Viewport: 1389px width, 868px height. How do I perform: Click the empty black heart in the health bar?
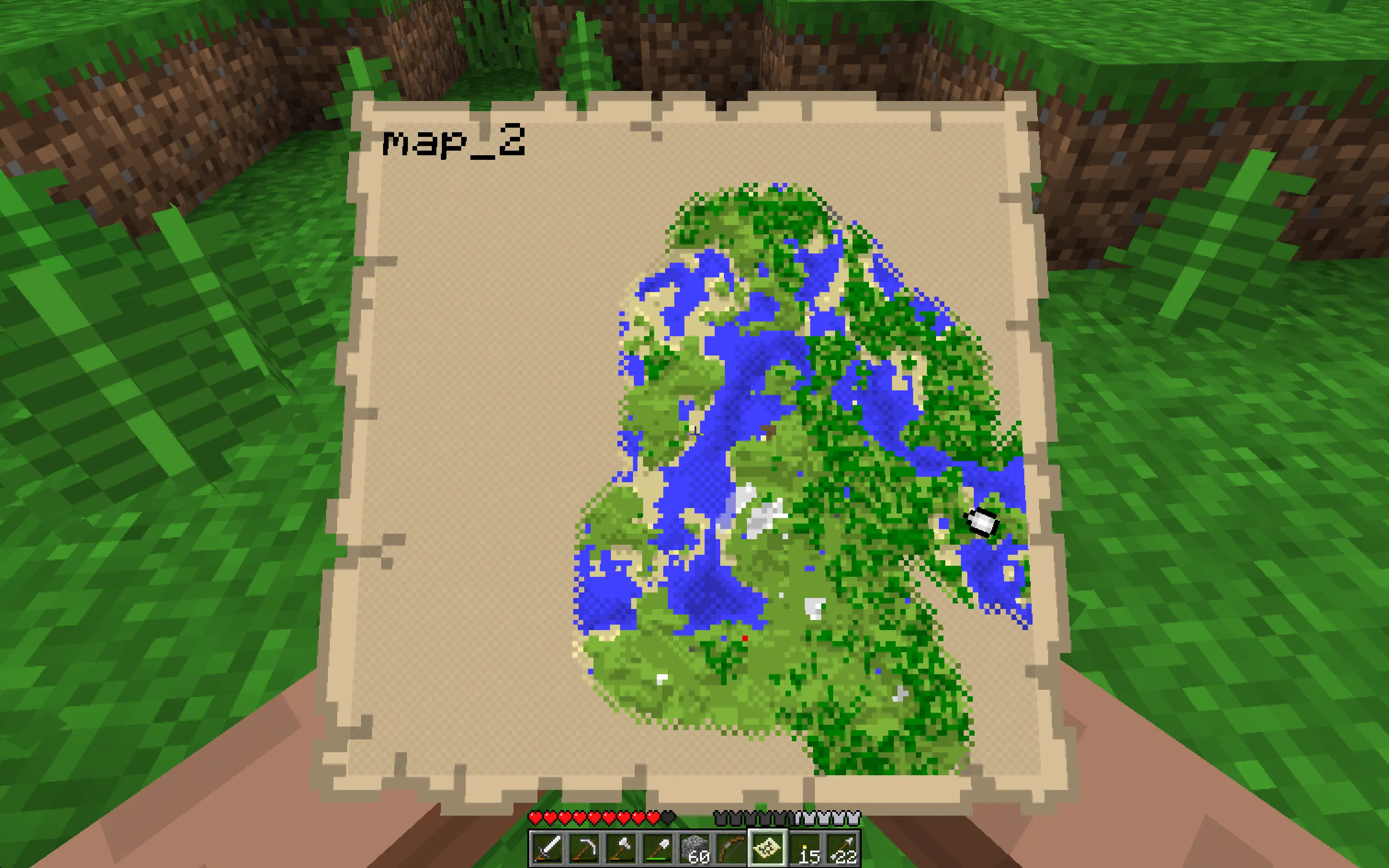coord(668,817)
